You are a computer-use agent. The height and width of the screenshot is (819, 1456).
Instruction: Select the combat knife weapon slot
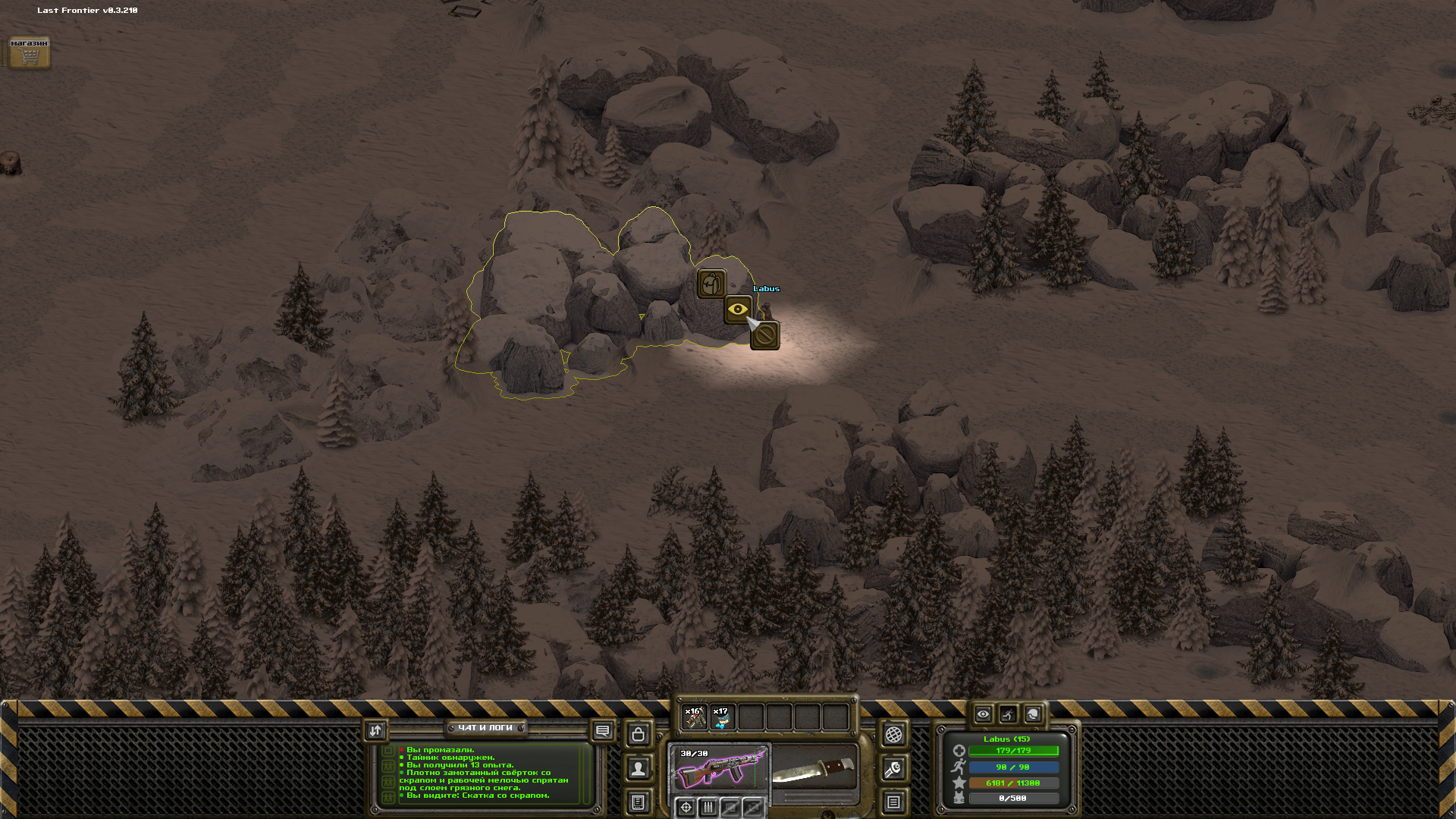coord(814,768)
